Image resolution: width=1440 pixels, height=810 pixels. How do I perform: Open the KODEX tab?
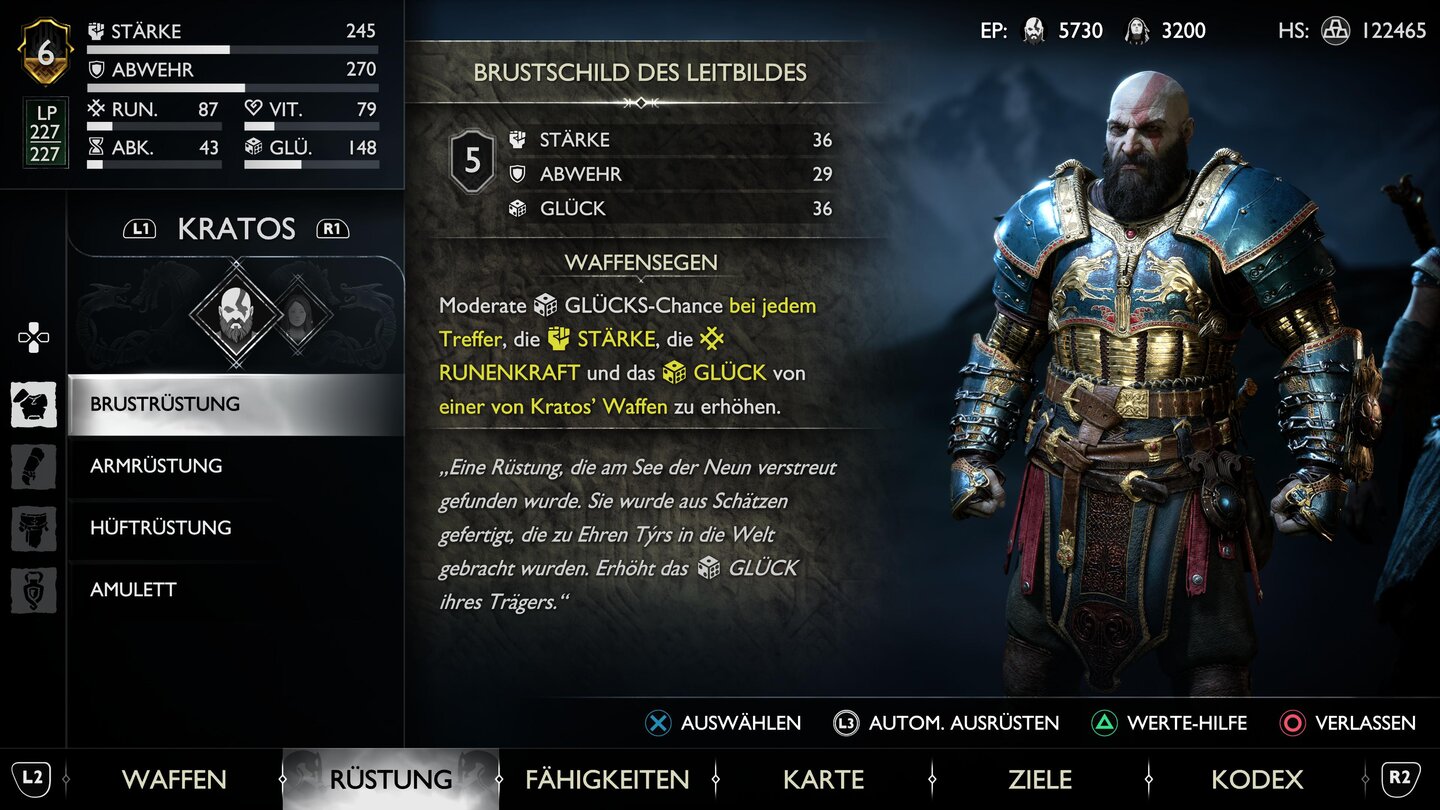point(1258,778)
